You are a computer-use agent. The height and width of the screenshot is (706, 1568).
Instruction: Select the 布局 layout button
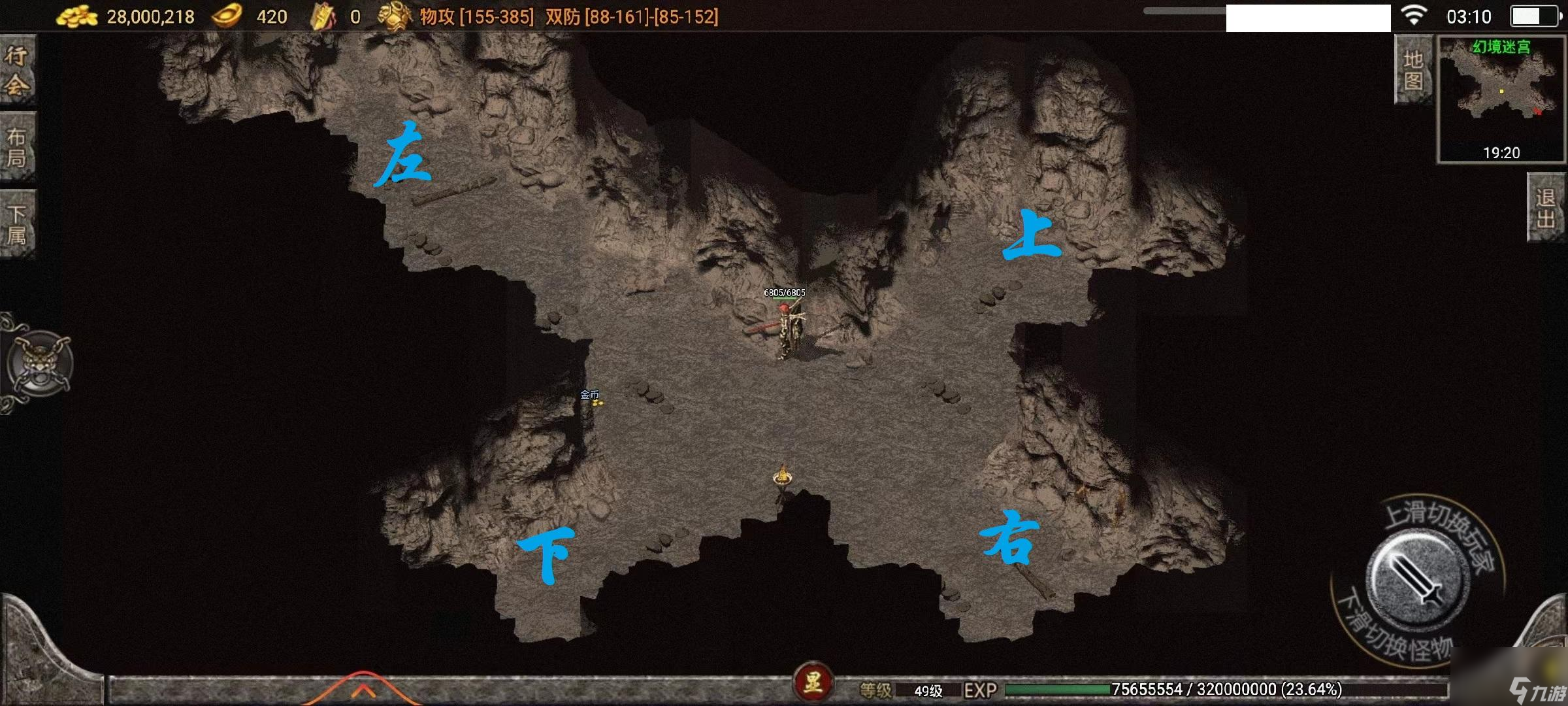pyautogui.click(x=17, y=148)
